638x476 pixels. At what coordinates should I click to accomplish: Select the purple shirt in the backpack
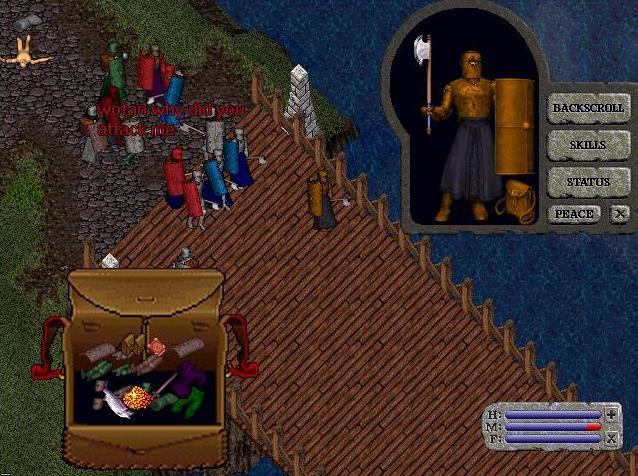(x=191, y=378)
